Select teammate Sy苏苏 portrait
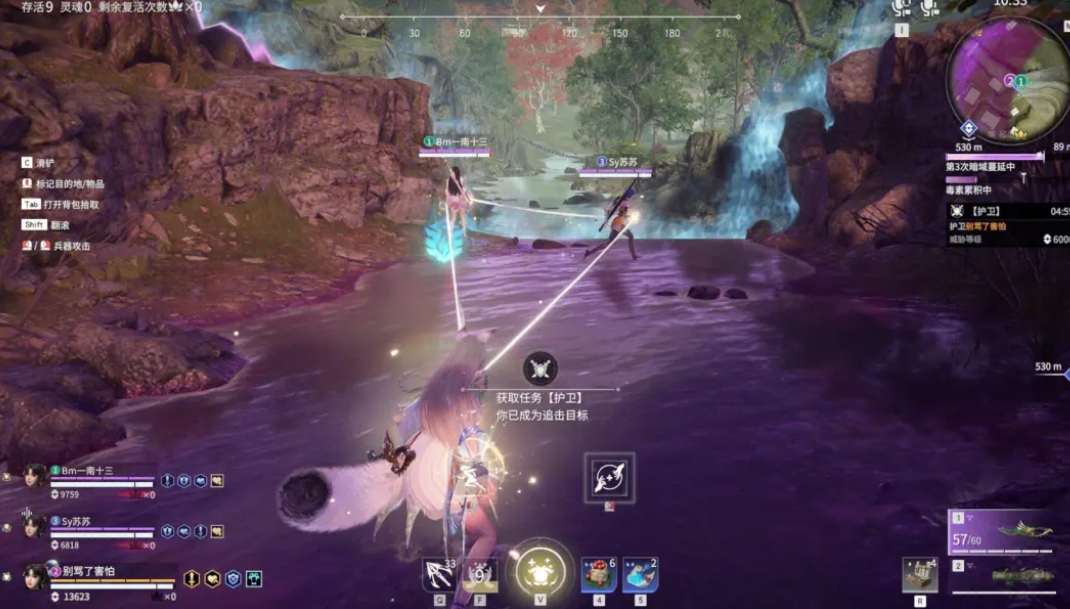The image size is (1070, 609). tap(35, 528)
